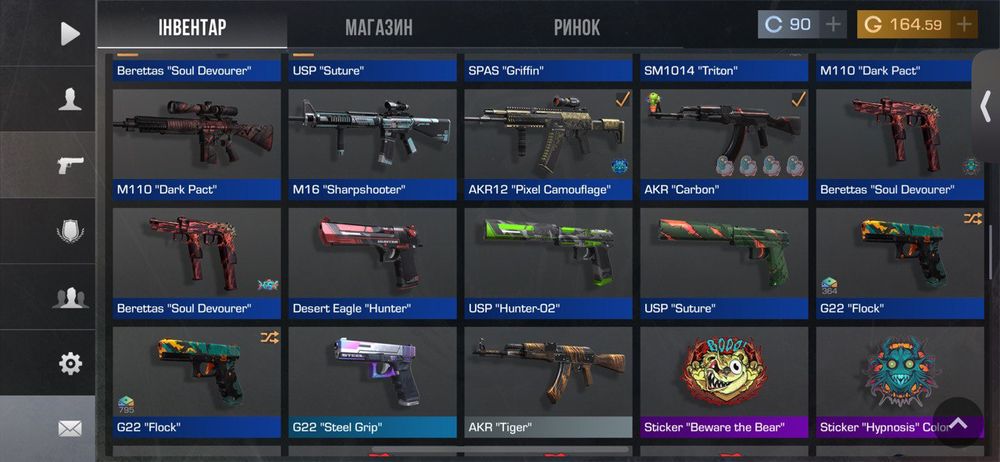Open the friends group sidebar icon
This screenshot has height=462, width=1000.
[69, 297]
